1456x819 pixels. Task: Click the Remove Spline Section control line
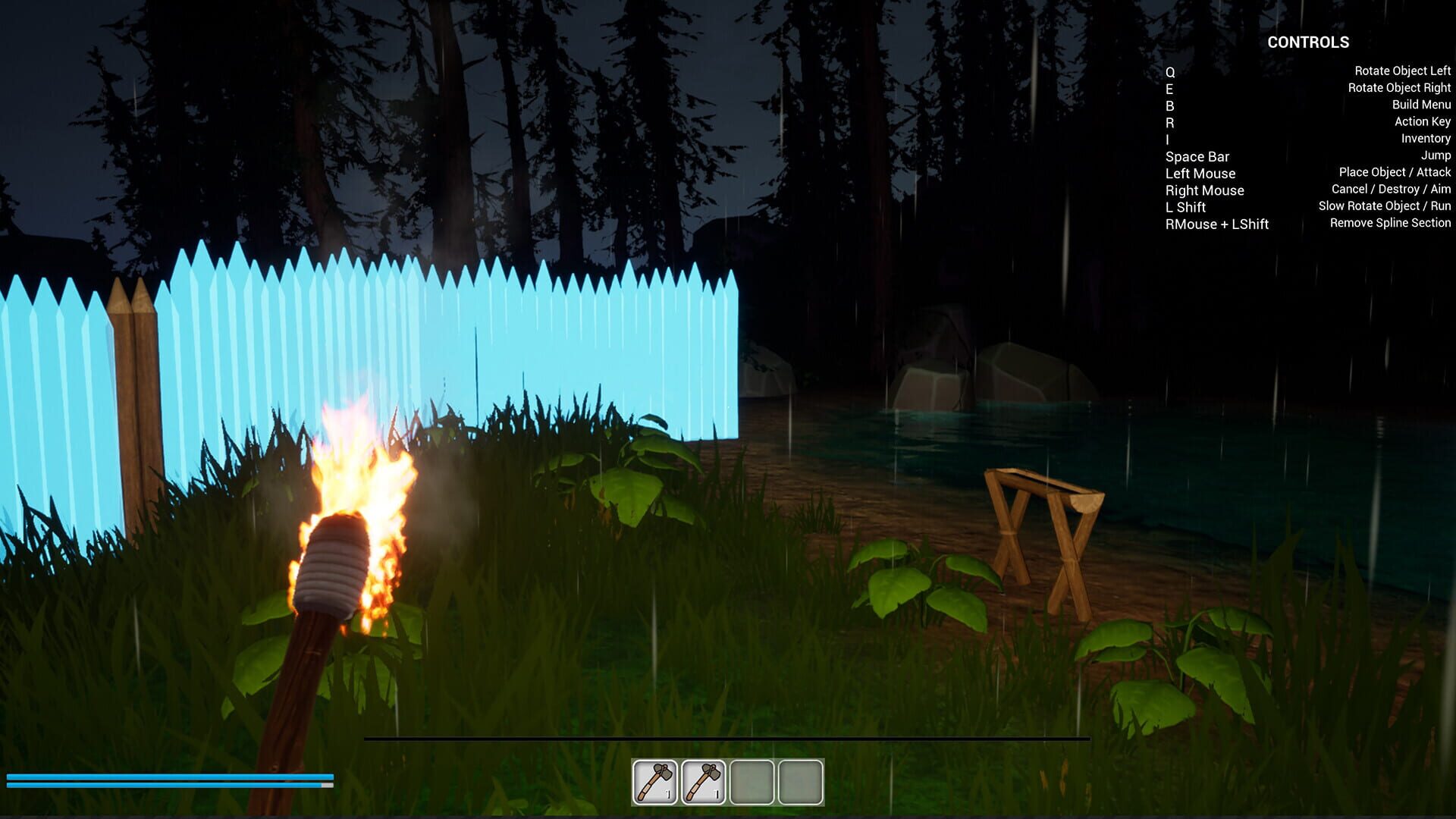1389,223
